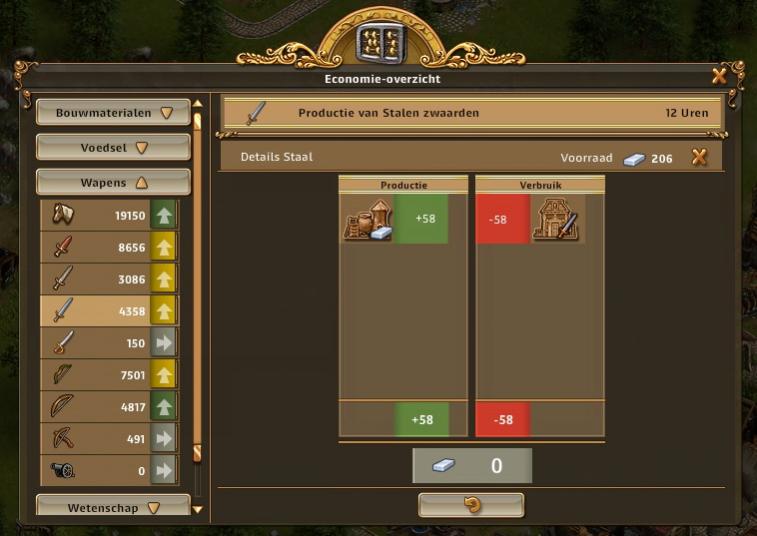757x536 pixels.
Task: Click the return arrow button
Action: (x=471, y=505)
